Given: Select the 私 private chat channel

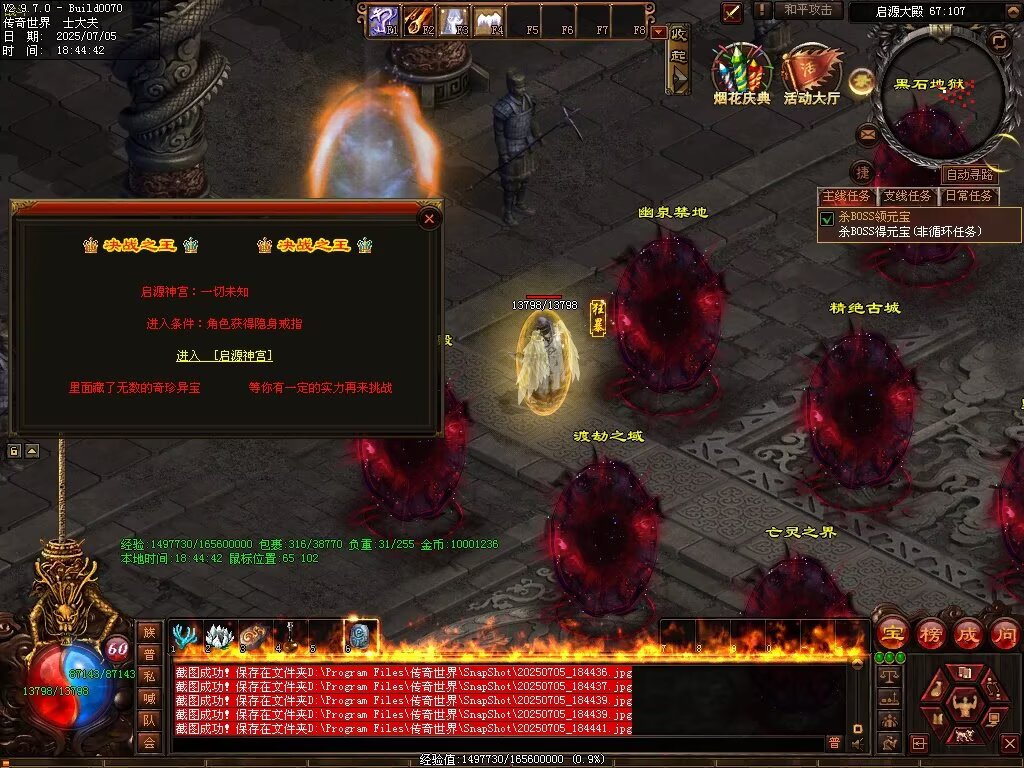Looking at the screenshot, I should coord(148,675).
